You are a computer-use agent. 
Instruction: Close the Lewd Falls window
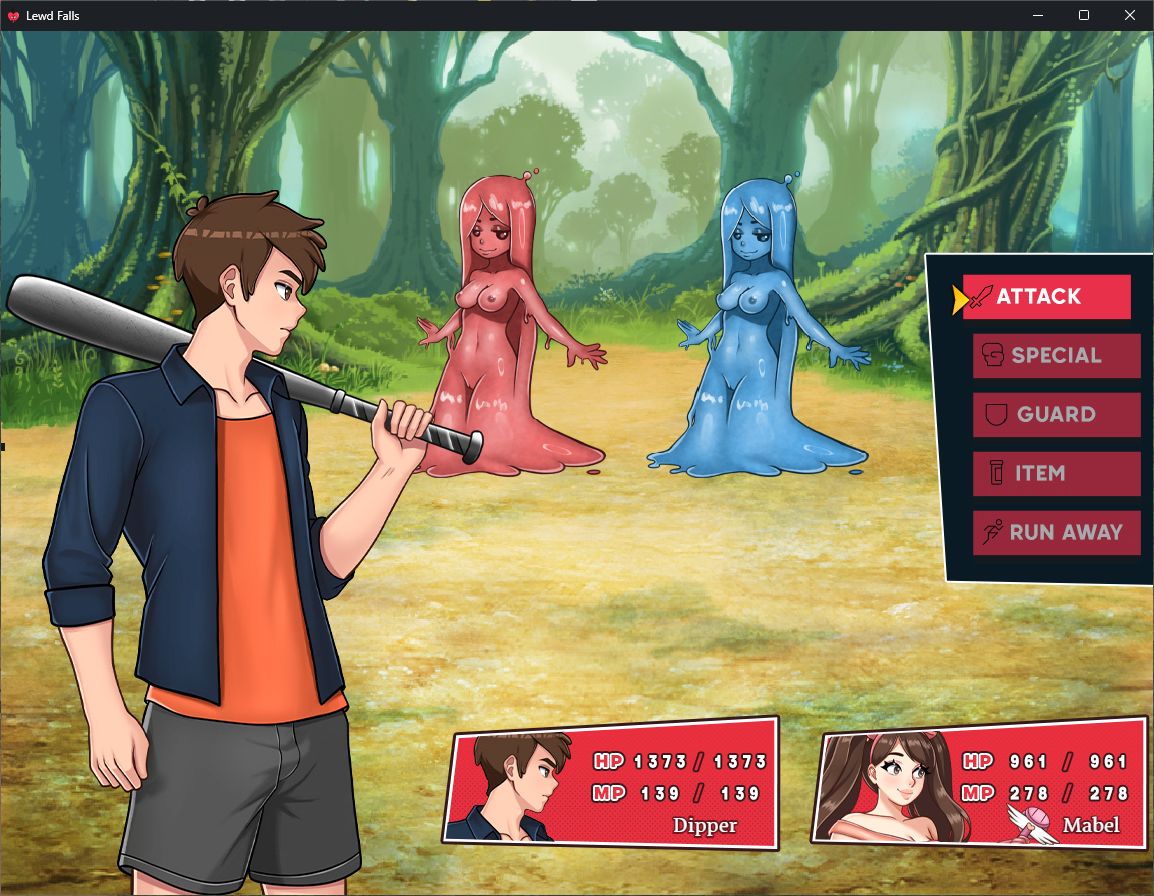[1130, 15]
